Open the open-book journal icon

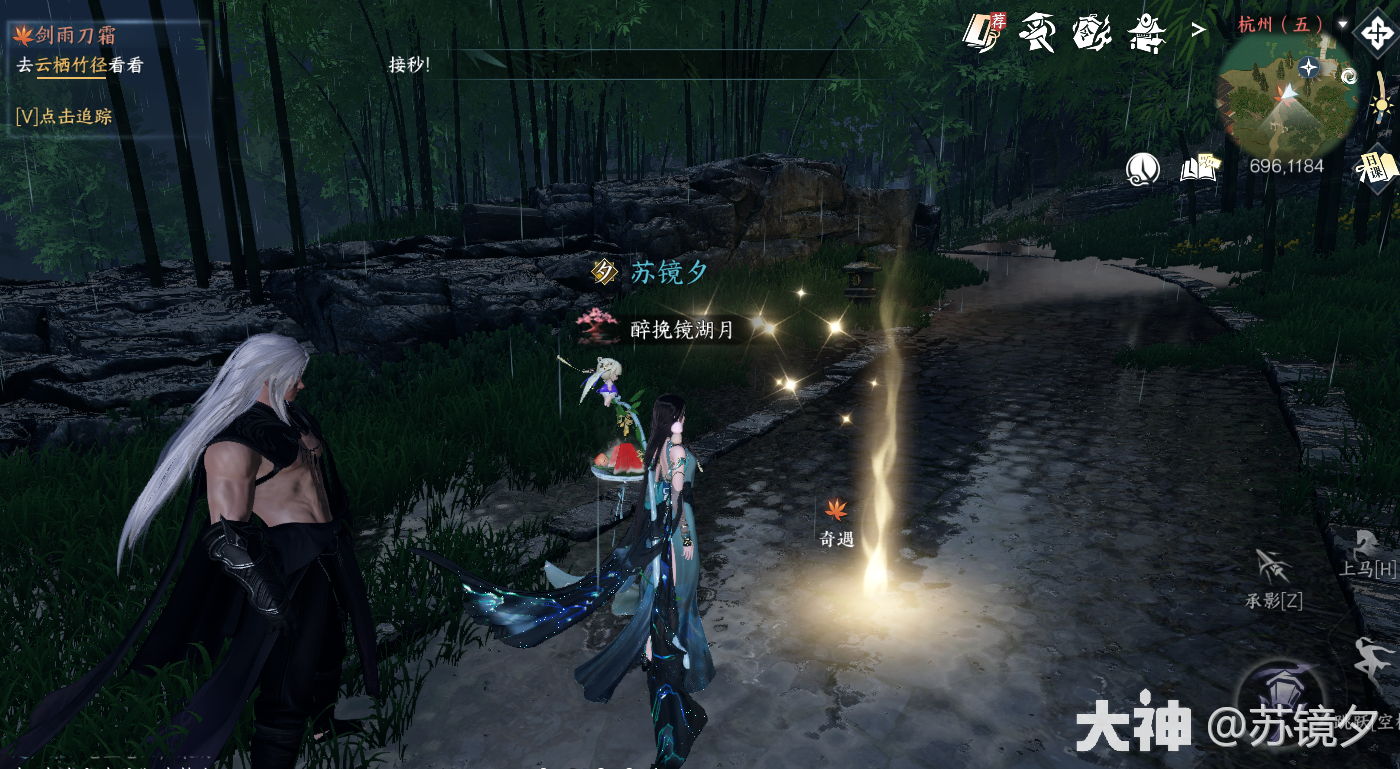[x=1200, y=168]
